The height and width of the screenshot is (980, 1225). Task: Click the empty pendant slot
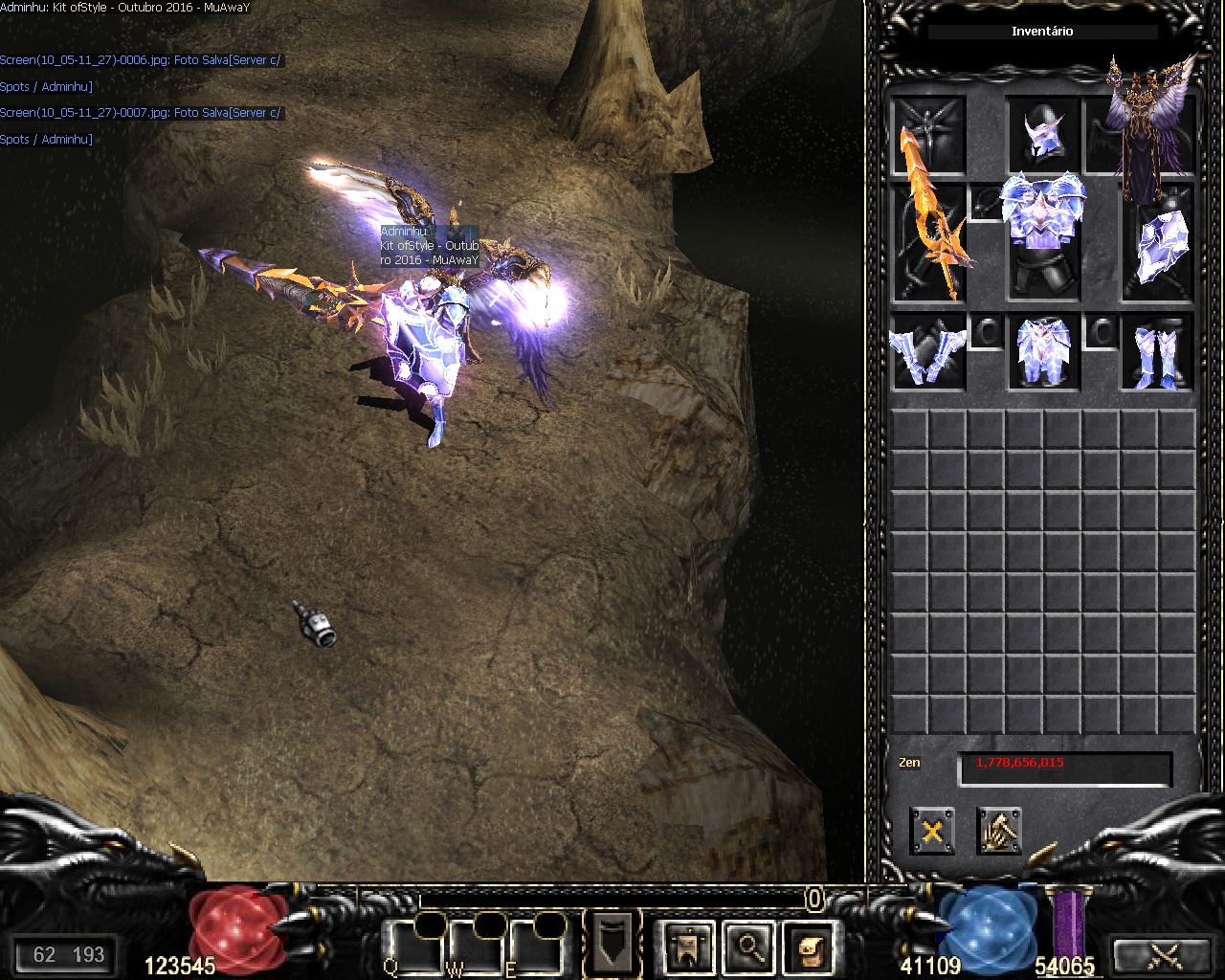[x=986, y=203]
